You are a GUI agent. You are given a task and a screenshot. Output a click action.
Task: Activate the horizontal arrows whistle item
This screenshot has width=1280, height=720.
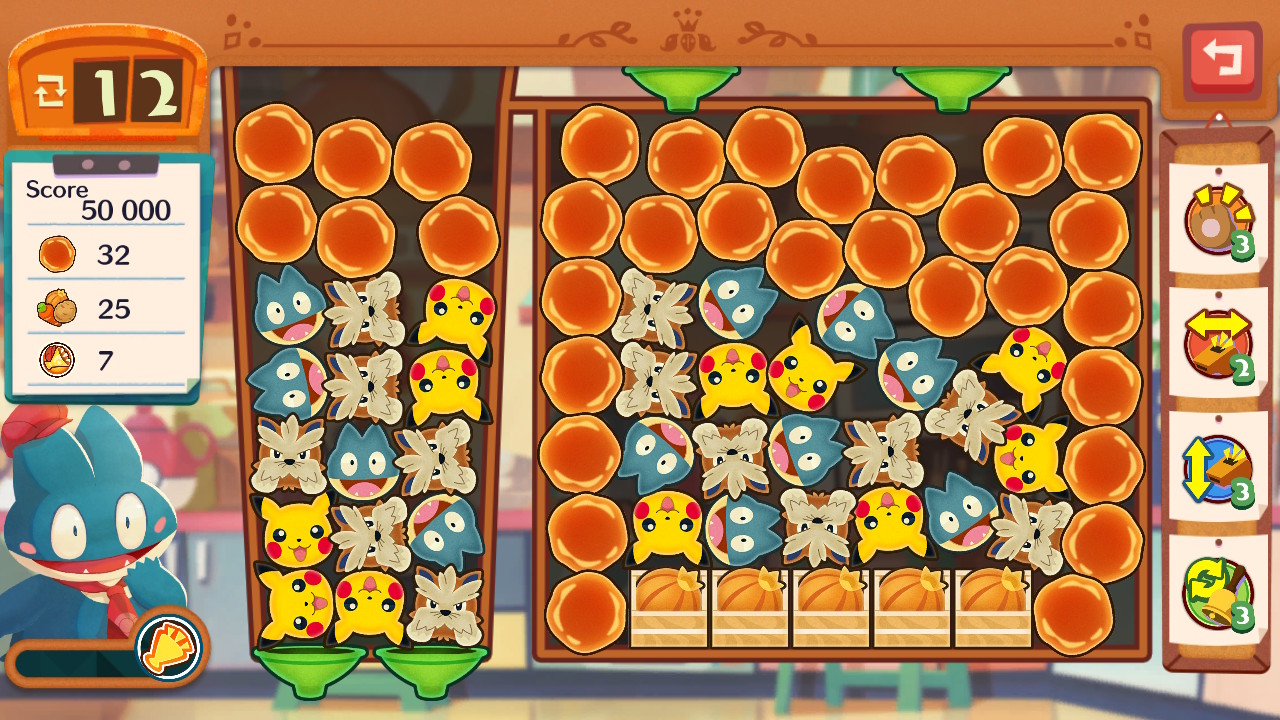1216,344
